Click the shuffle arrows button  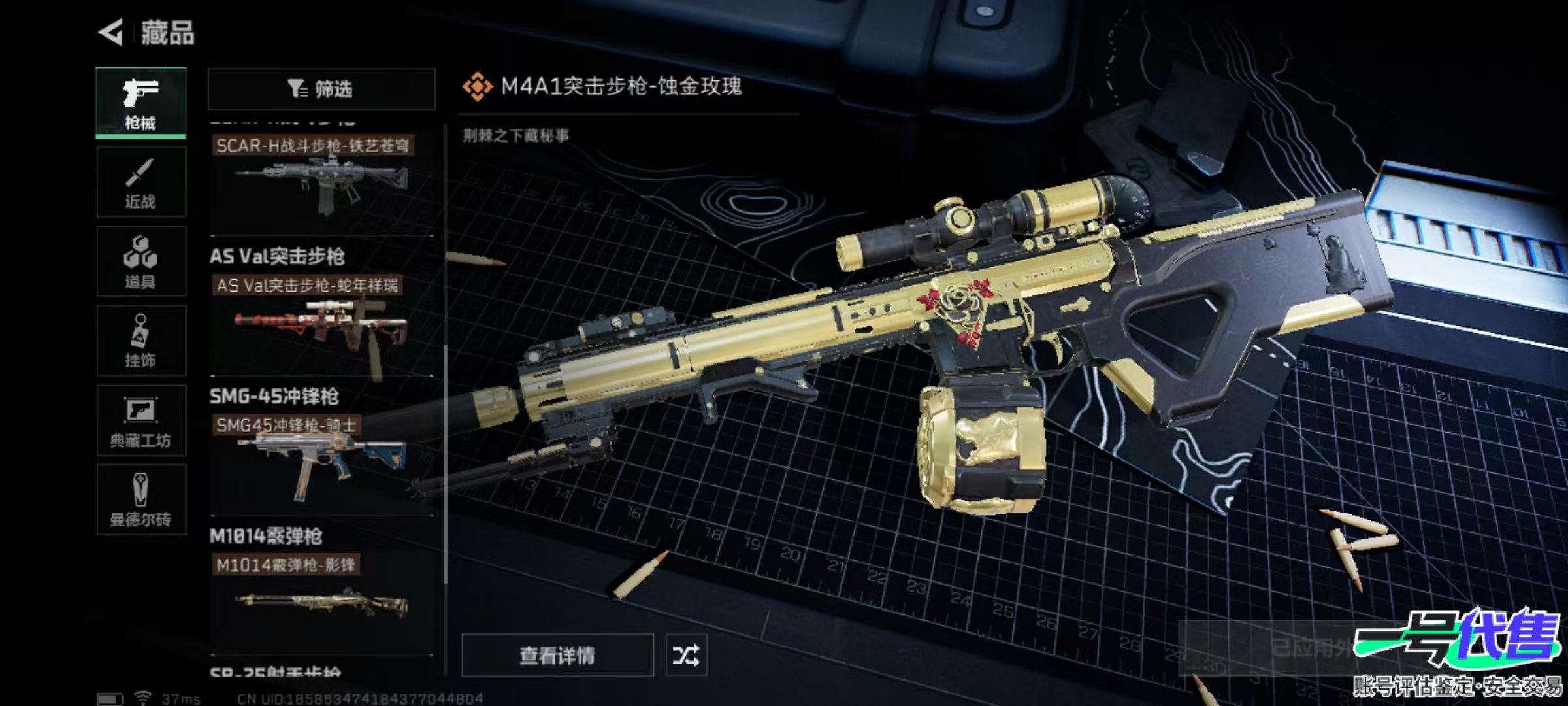(x=685, y=655)
